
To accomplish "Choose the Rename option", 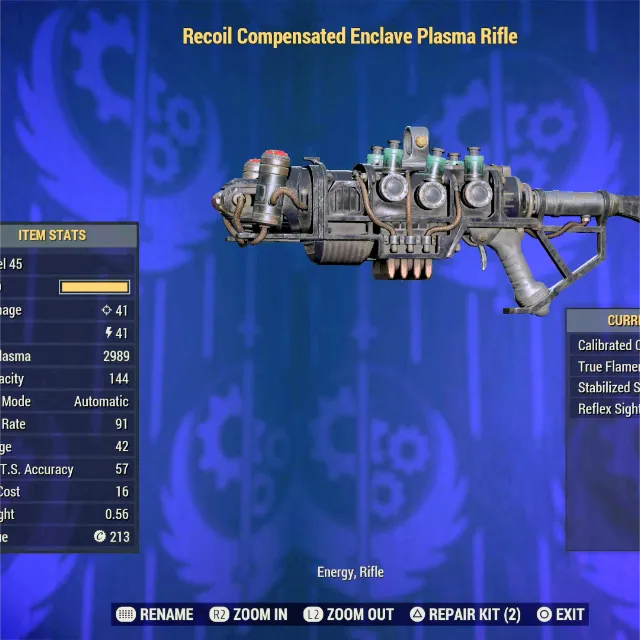I will tap(154, 614).
